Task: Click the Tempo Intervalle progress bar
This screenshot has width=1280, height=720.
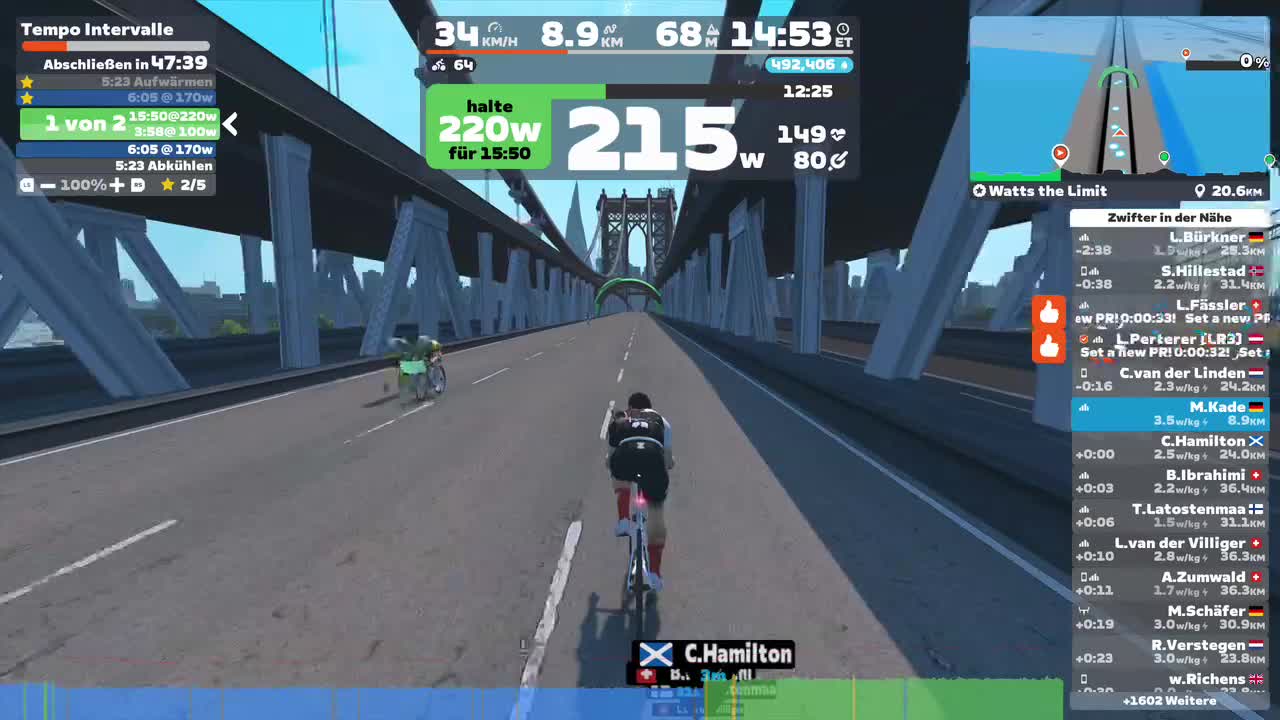Action: 114,45
